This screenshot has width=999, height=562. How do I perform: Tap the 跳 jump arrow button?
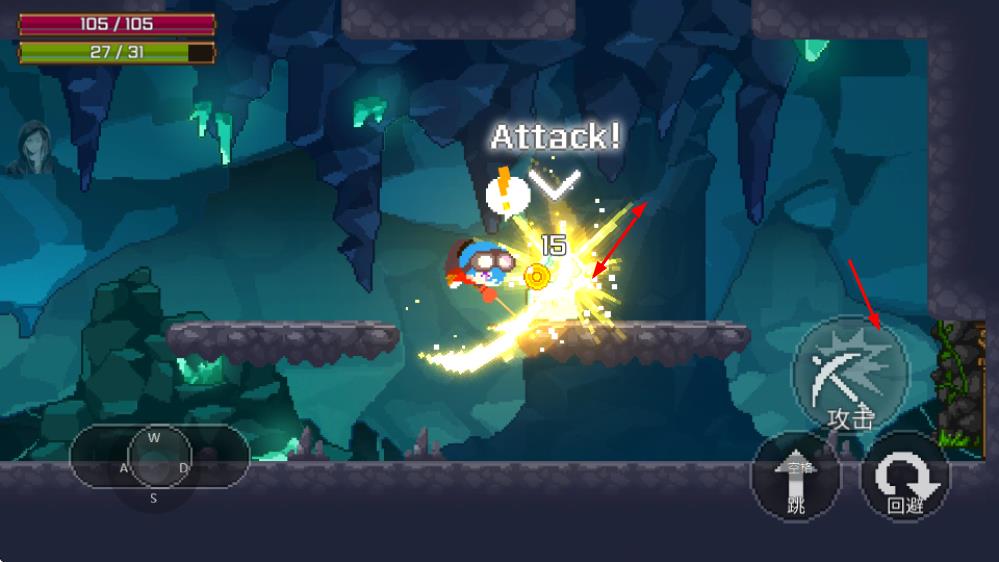point(796,477)
